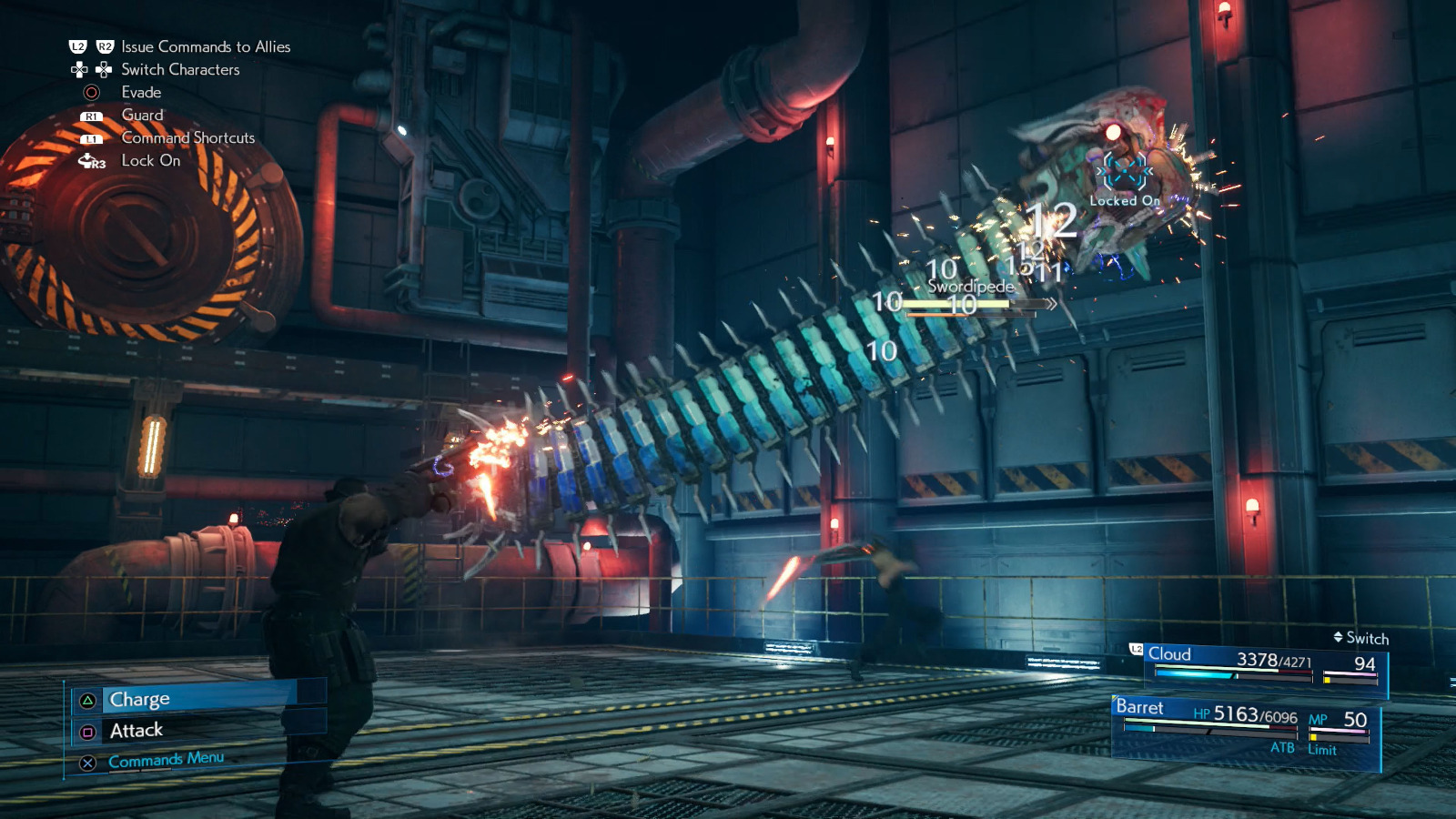This screenshot has width=1456, height=819.
Task: Click the R3 Lock On stick icon
Action: pos(90,161)
